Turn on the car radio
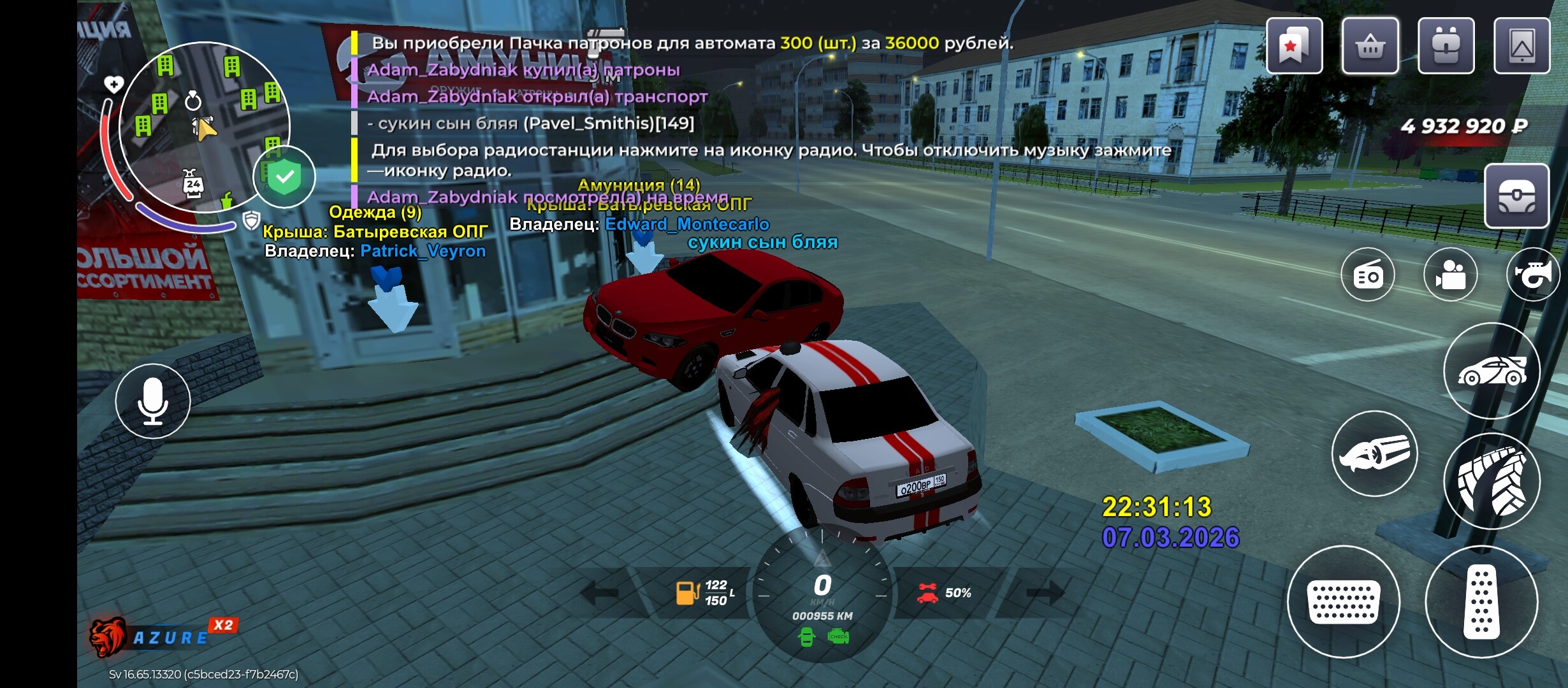 pyautogui.click(x=1367, y=275)
